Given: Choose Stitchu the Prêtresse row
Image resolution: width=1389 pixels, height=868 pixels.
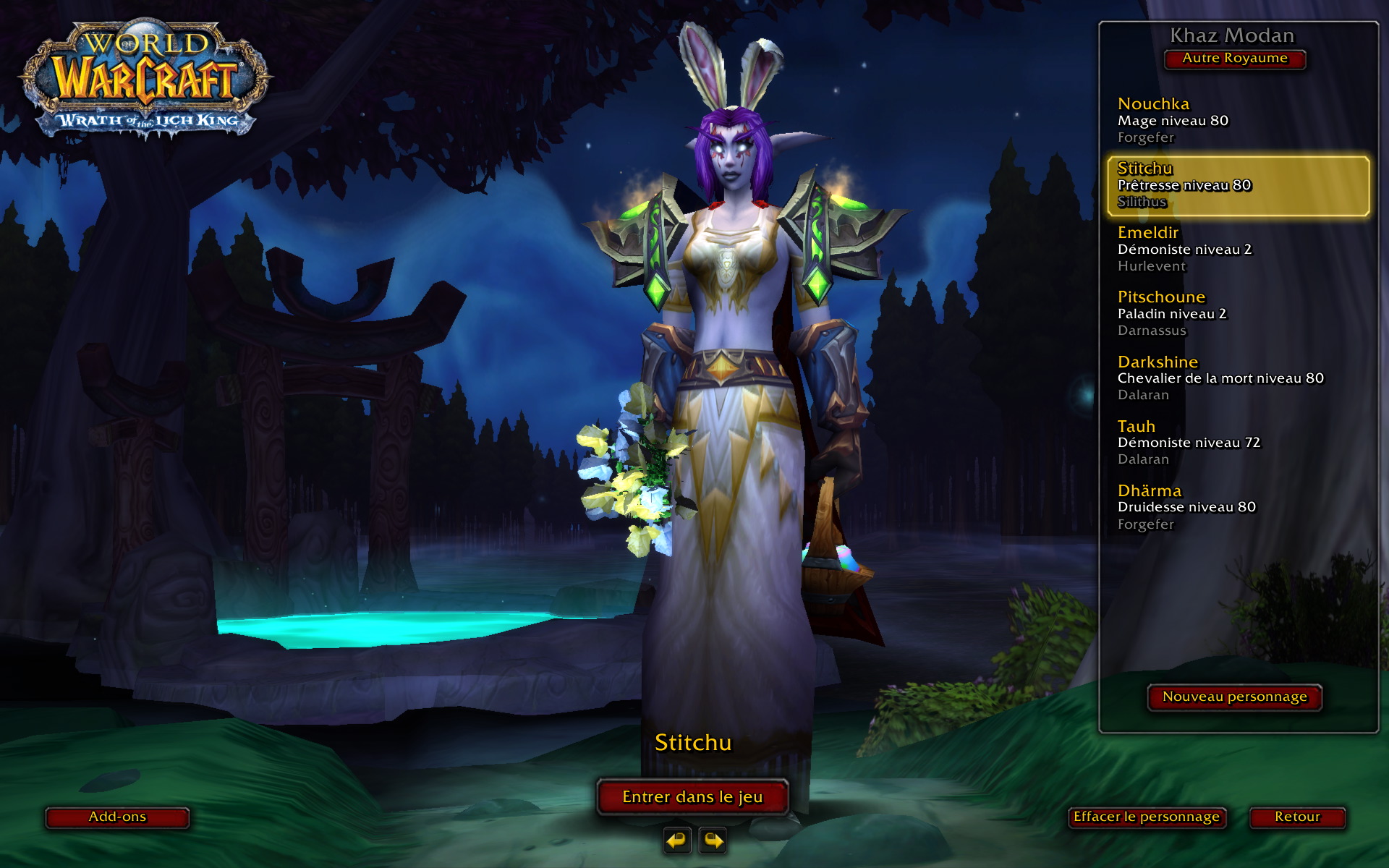Looking at the screenshot, I should coord(1237,185).
